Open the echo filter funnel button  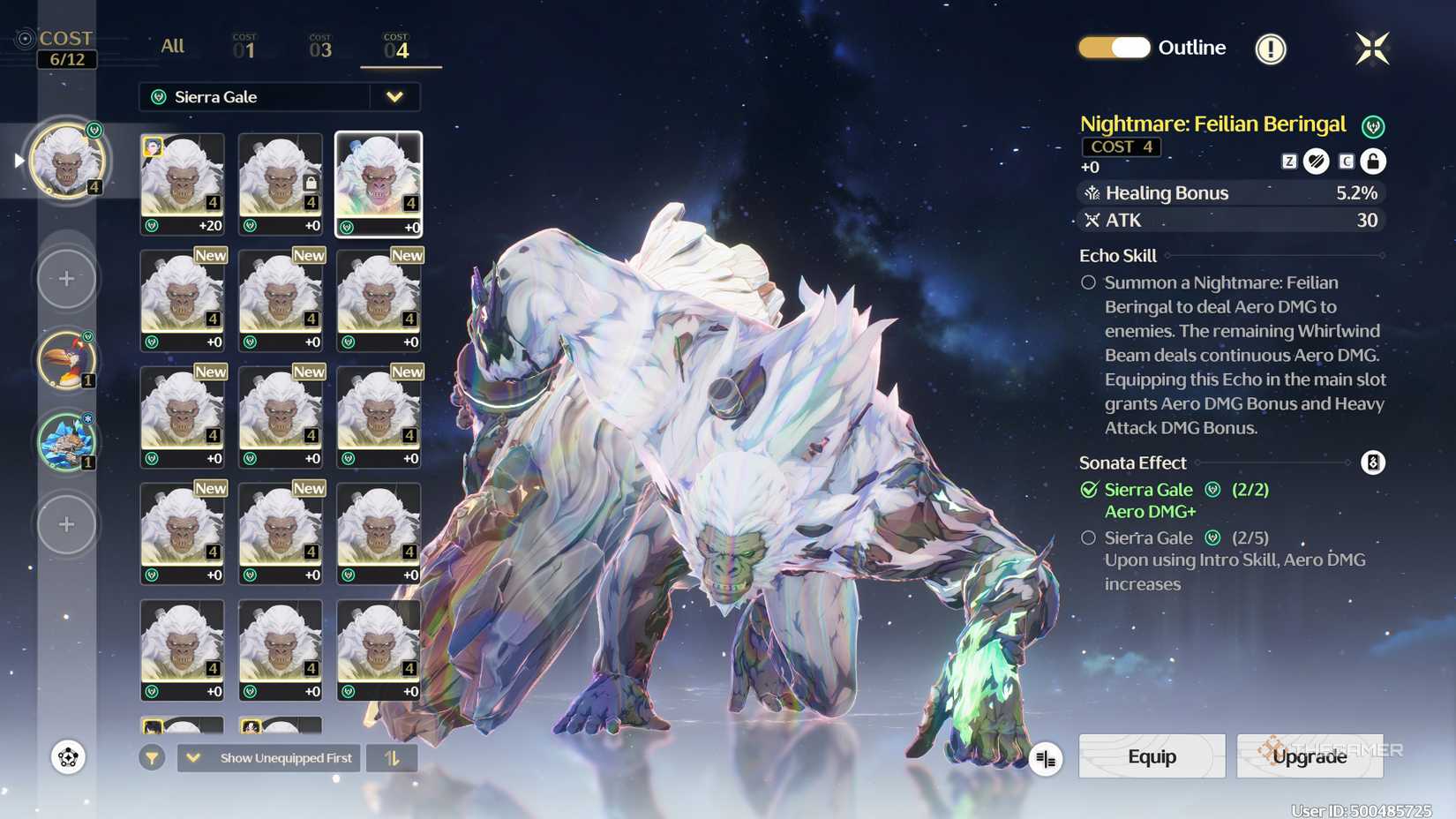[152, 758]
